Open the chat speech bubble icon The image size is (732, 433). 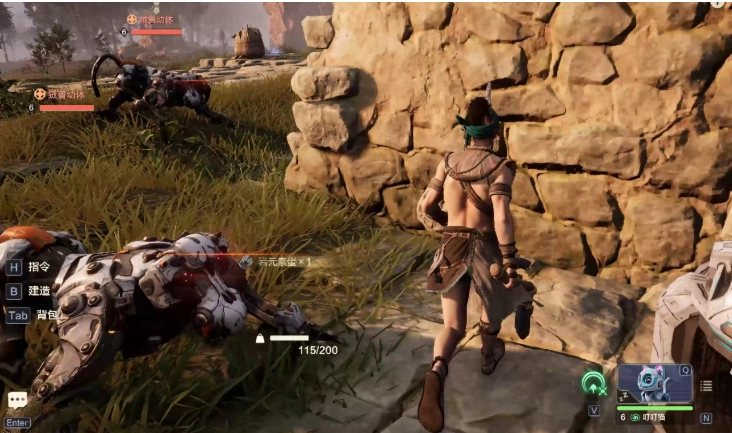click(18, 400)
